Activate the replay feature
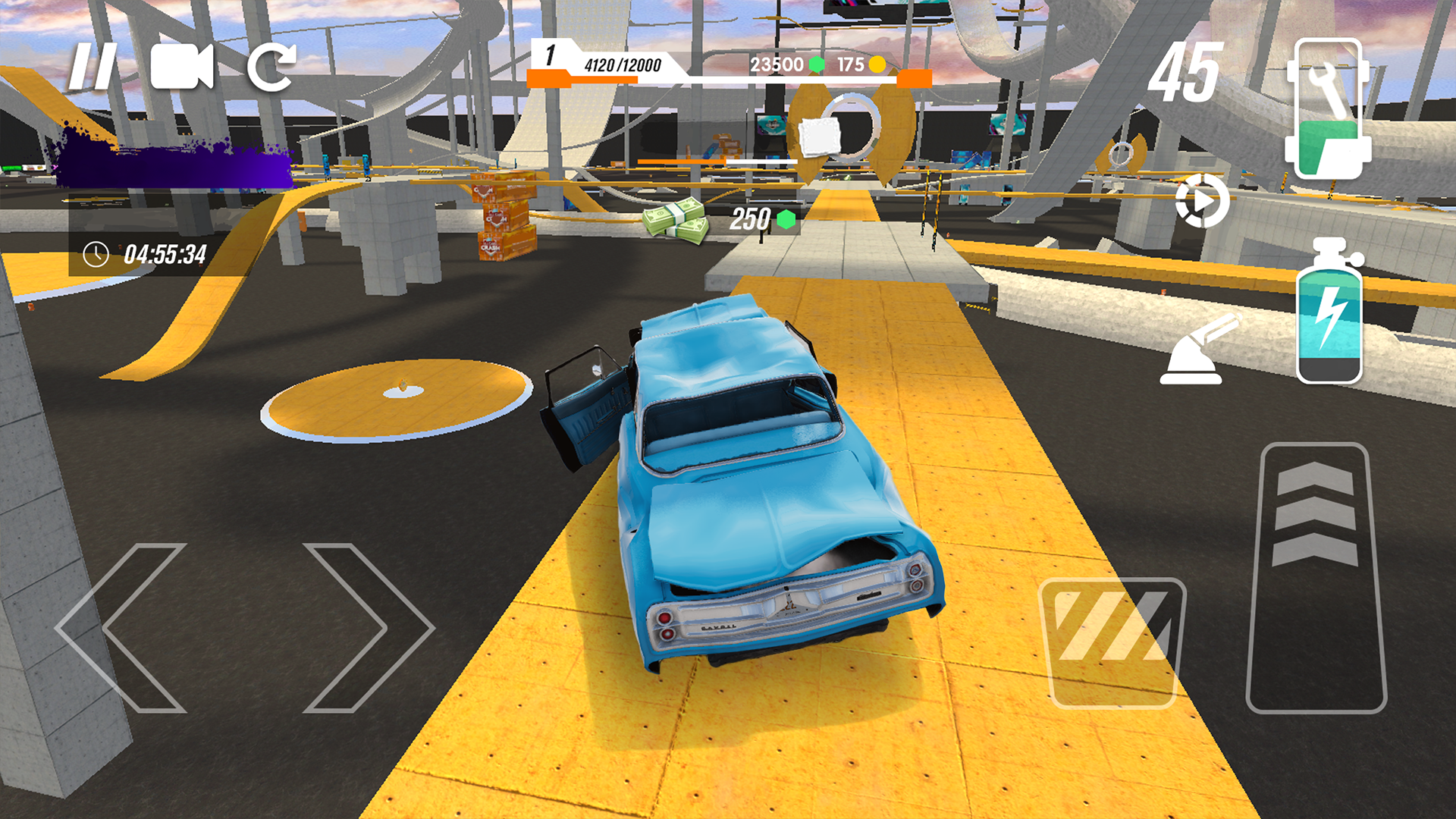 pyautogui.click(x=1202, y=199)
